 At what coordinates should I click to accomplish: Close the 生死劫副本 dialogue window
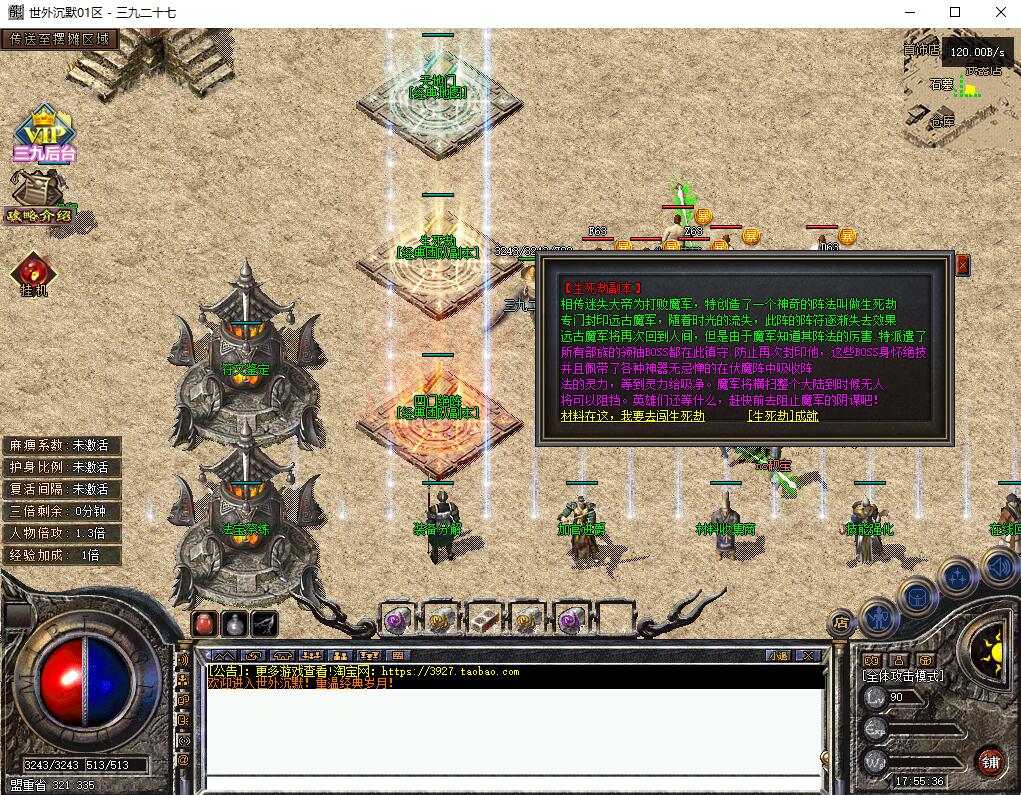click(963, 265)
